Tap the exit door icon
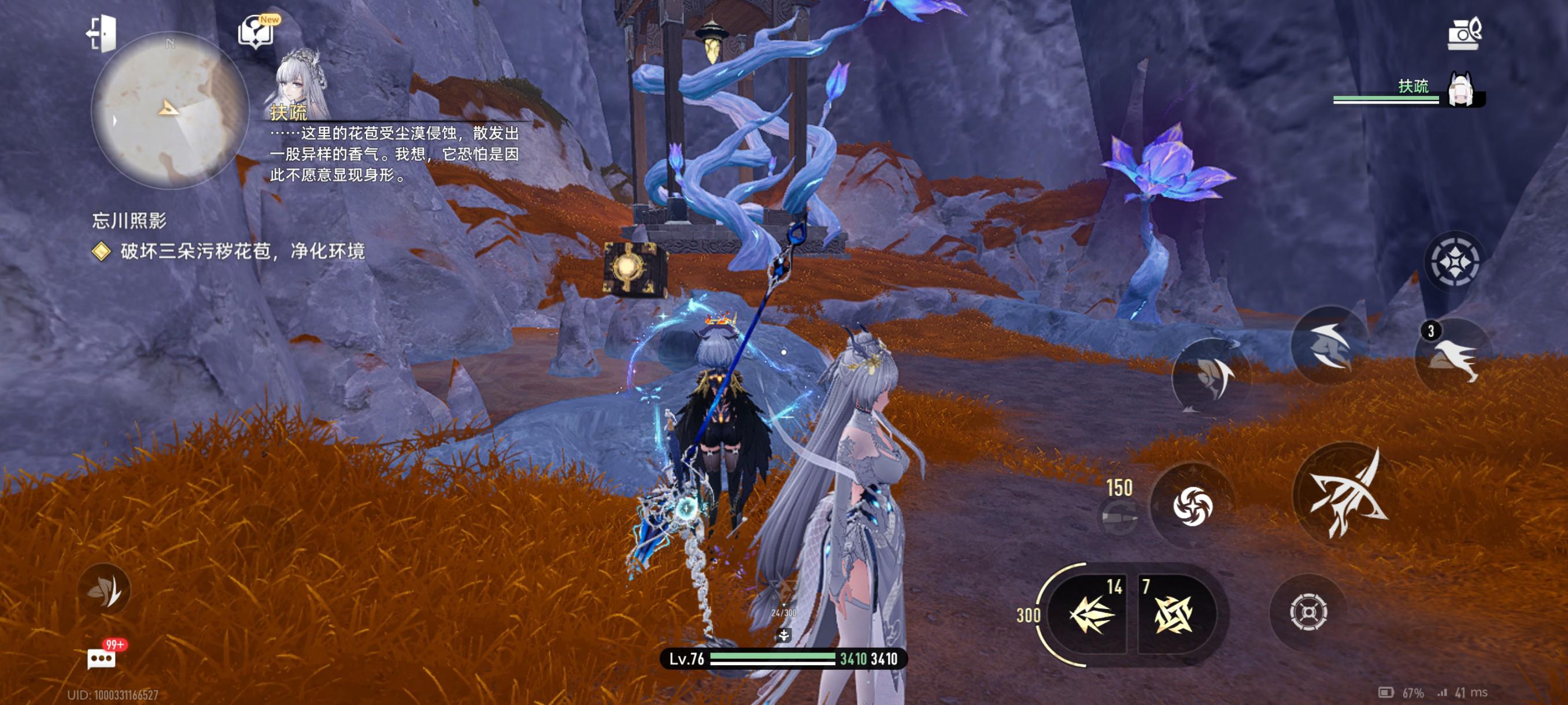 point(102,33)
